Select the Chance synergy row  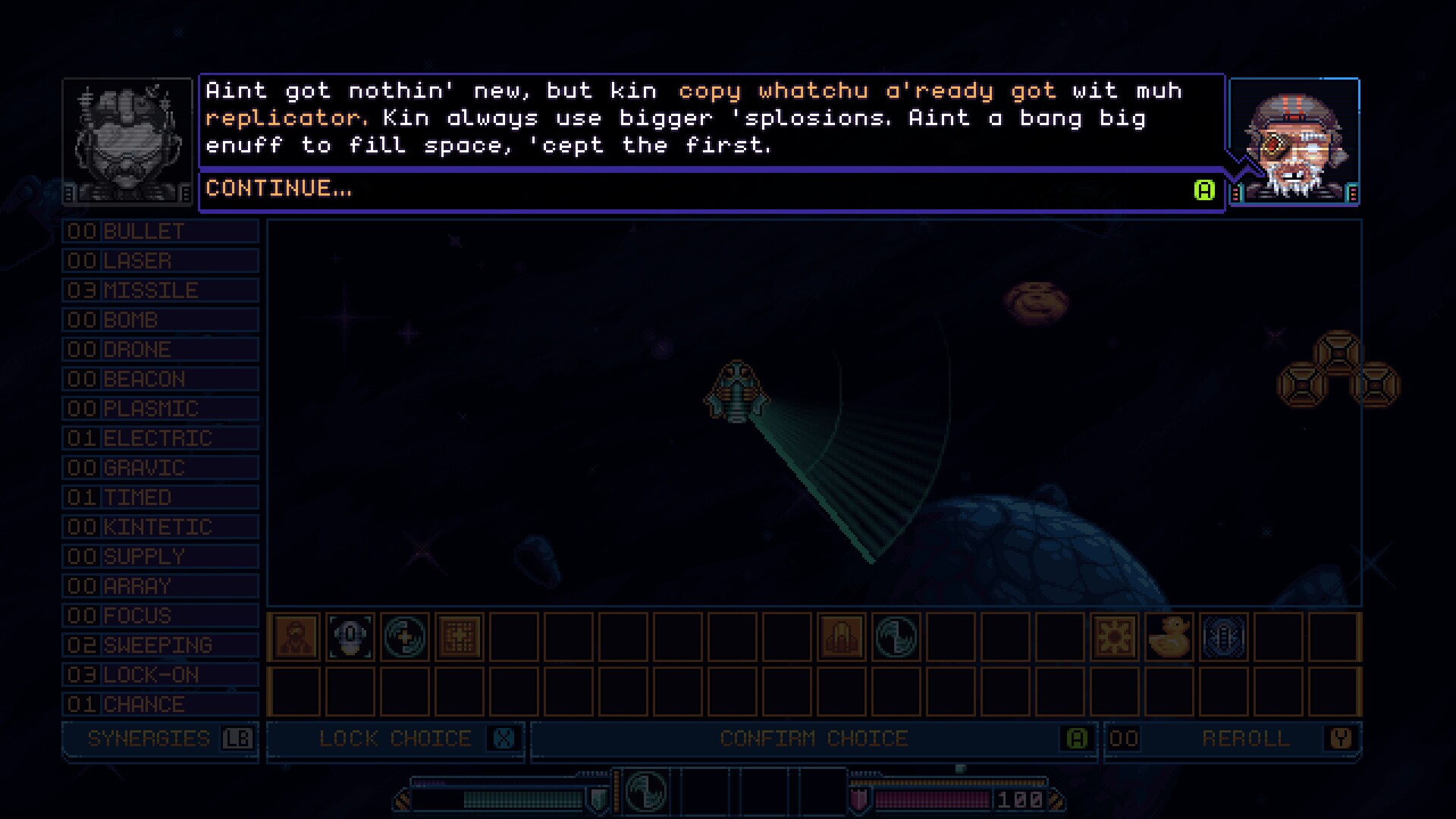[160, 704]
